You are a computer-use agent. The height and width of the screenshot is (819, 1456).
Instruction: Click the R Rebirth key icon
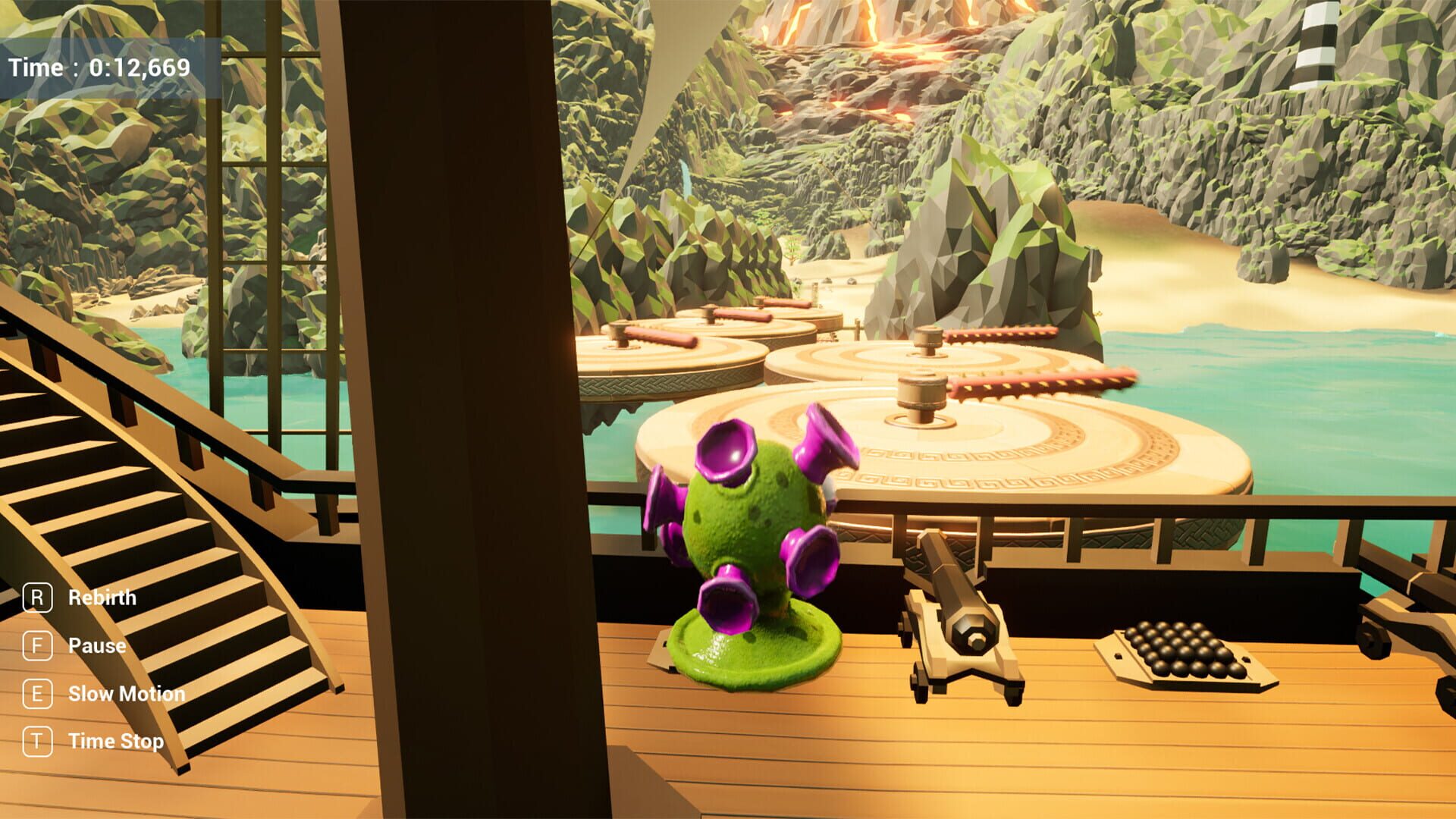coord(36,598)
